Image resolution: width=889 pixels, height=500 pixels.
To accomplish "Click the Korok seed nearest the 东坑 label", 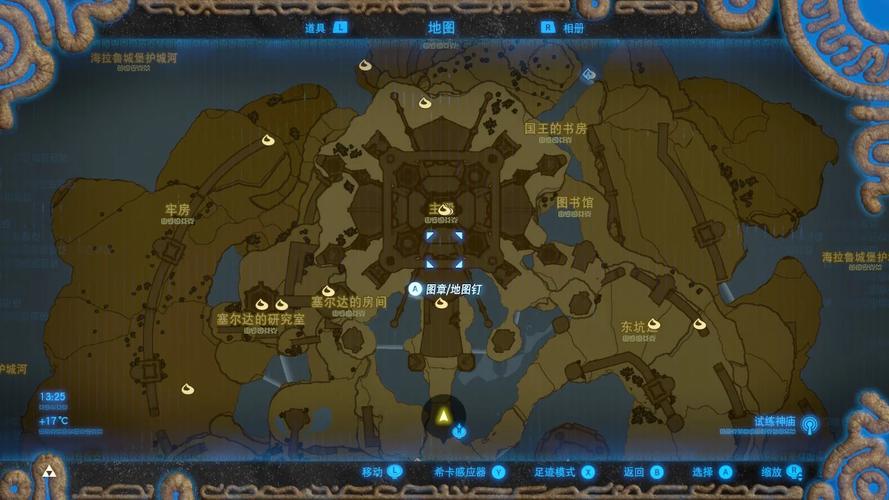I will coord(654,323).
